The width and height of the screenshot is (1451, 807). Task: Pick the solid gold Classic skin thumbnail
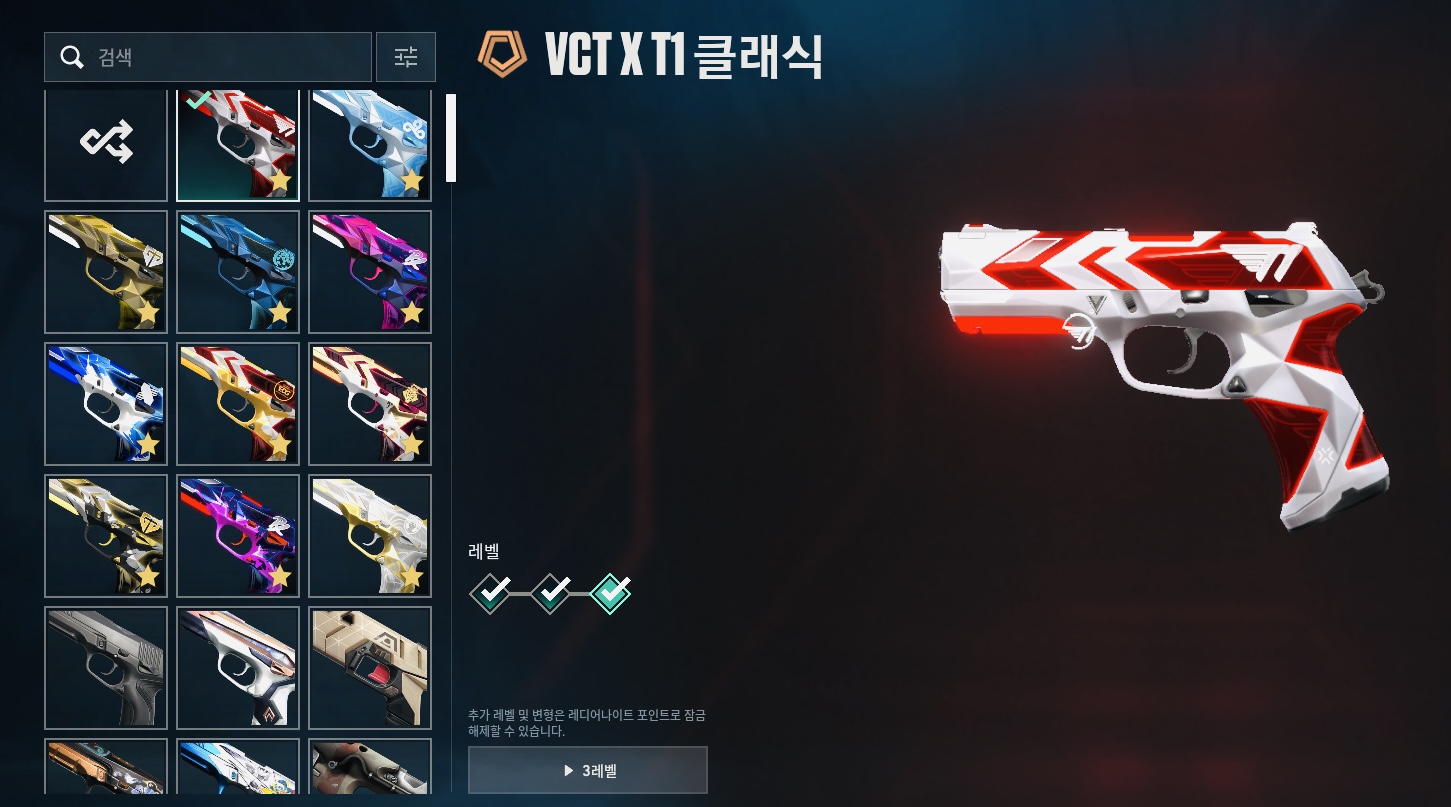(106, 271)
